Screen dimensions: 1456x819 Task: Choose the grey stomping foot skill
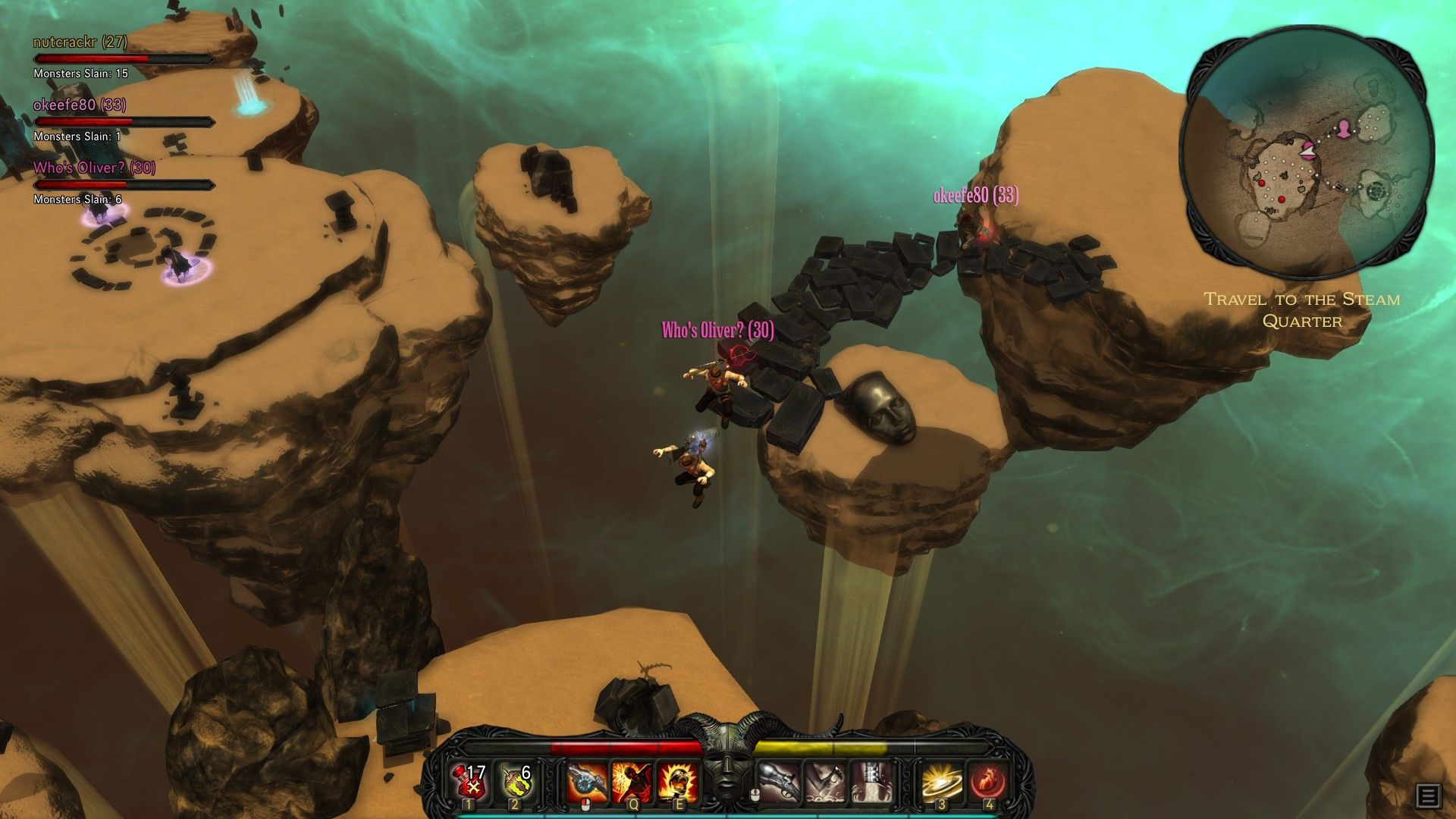(x=824, y=782)
